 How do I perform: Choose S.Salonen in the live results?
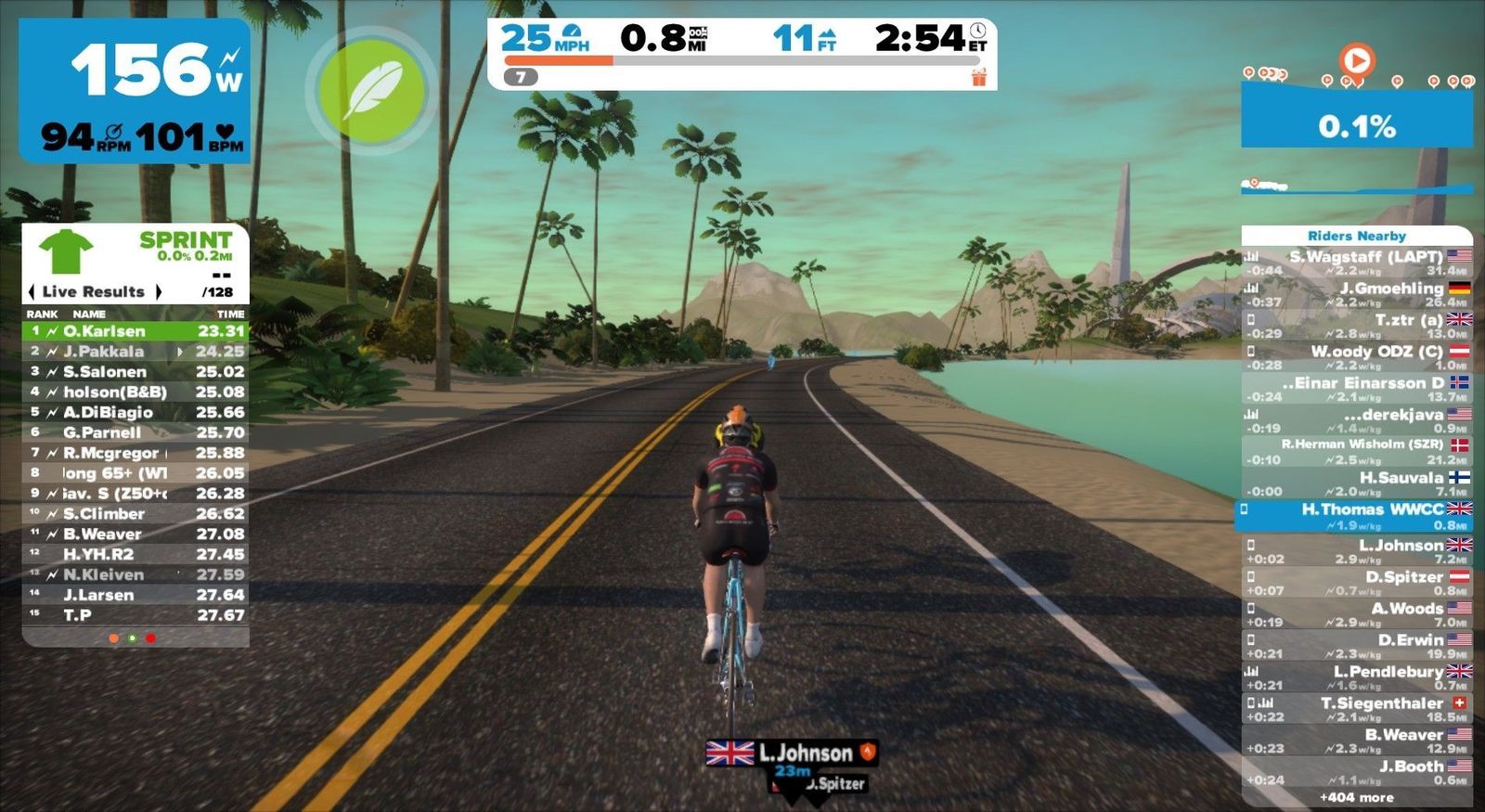136,371
